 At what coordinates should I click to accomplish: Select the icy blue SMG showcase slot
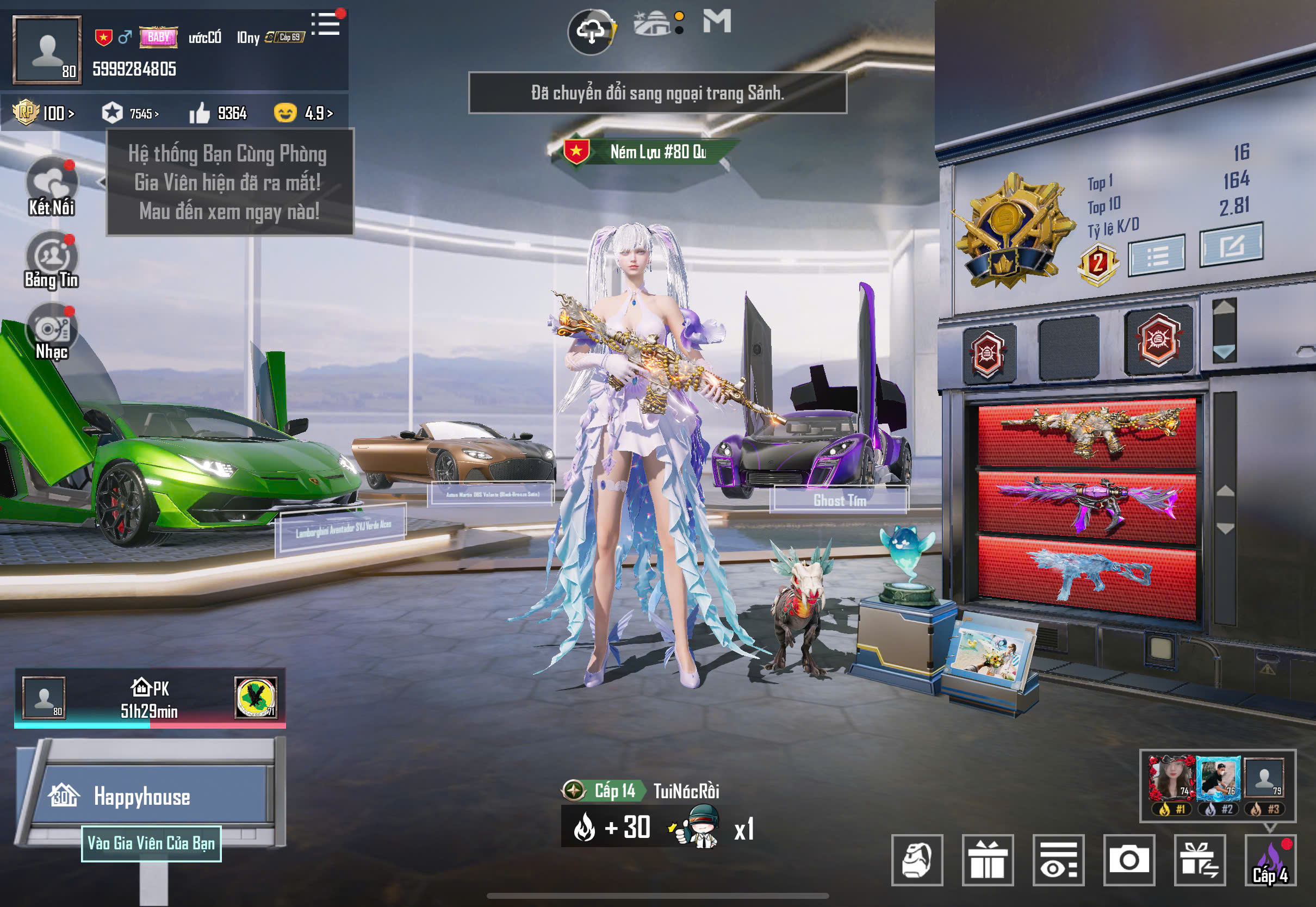click(x=1087, y=575)
